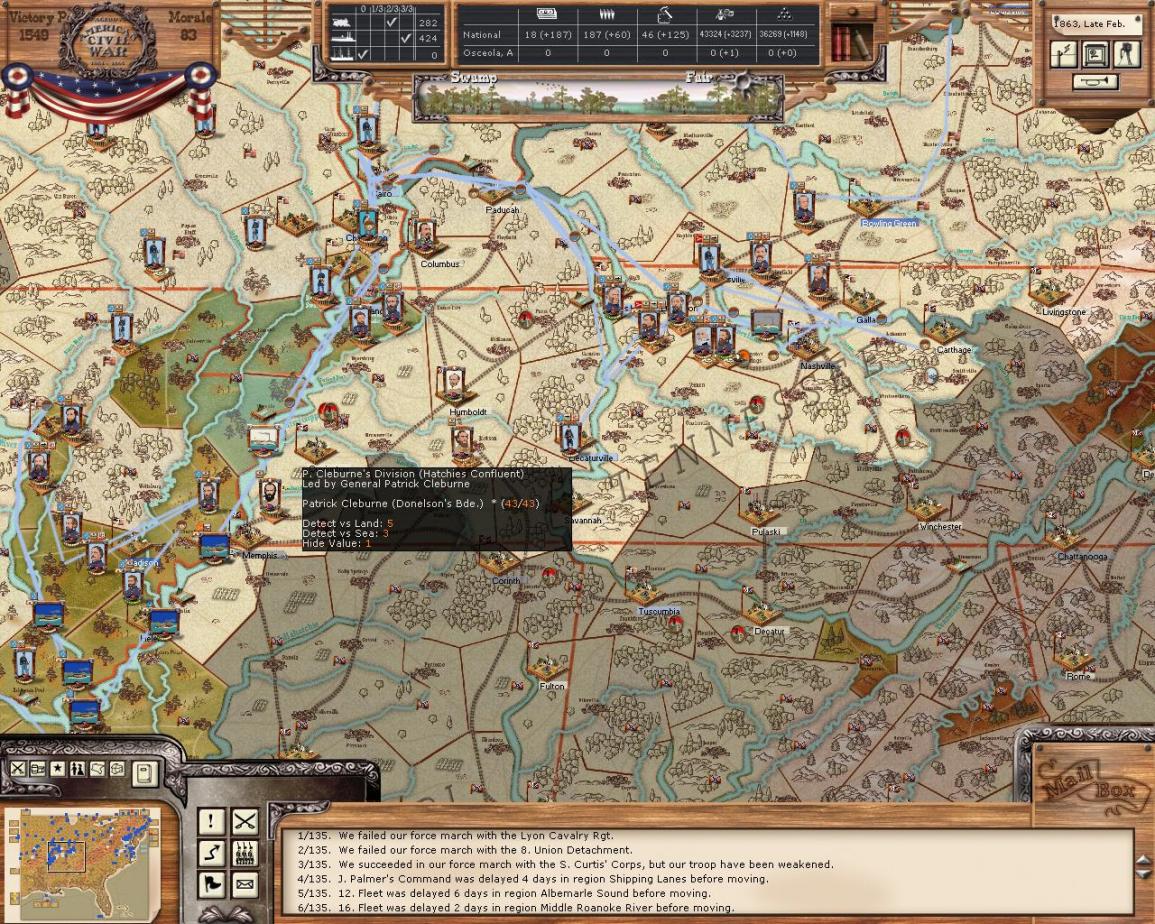Show messages with the exclamation mark filter
Screen dimensions: 1155x924
pyautogui.click(x=212, y=822)
